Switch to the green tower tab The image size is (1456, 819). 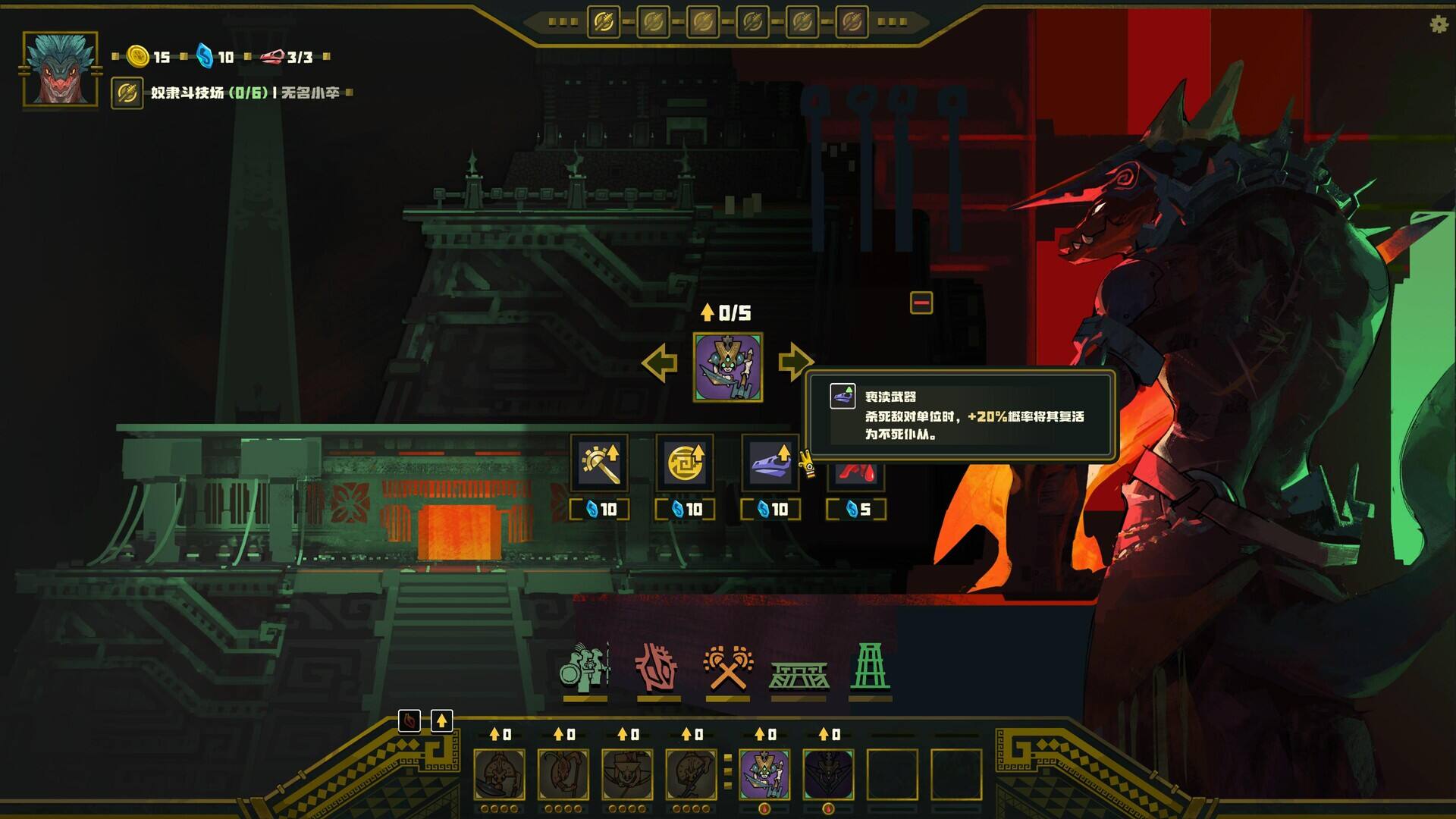[869, 667]
